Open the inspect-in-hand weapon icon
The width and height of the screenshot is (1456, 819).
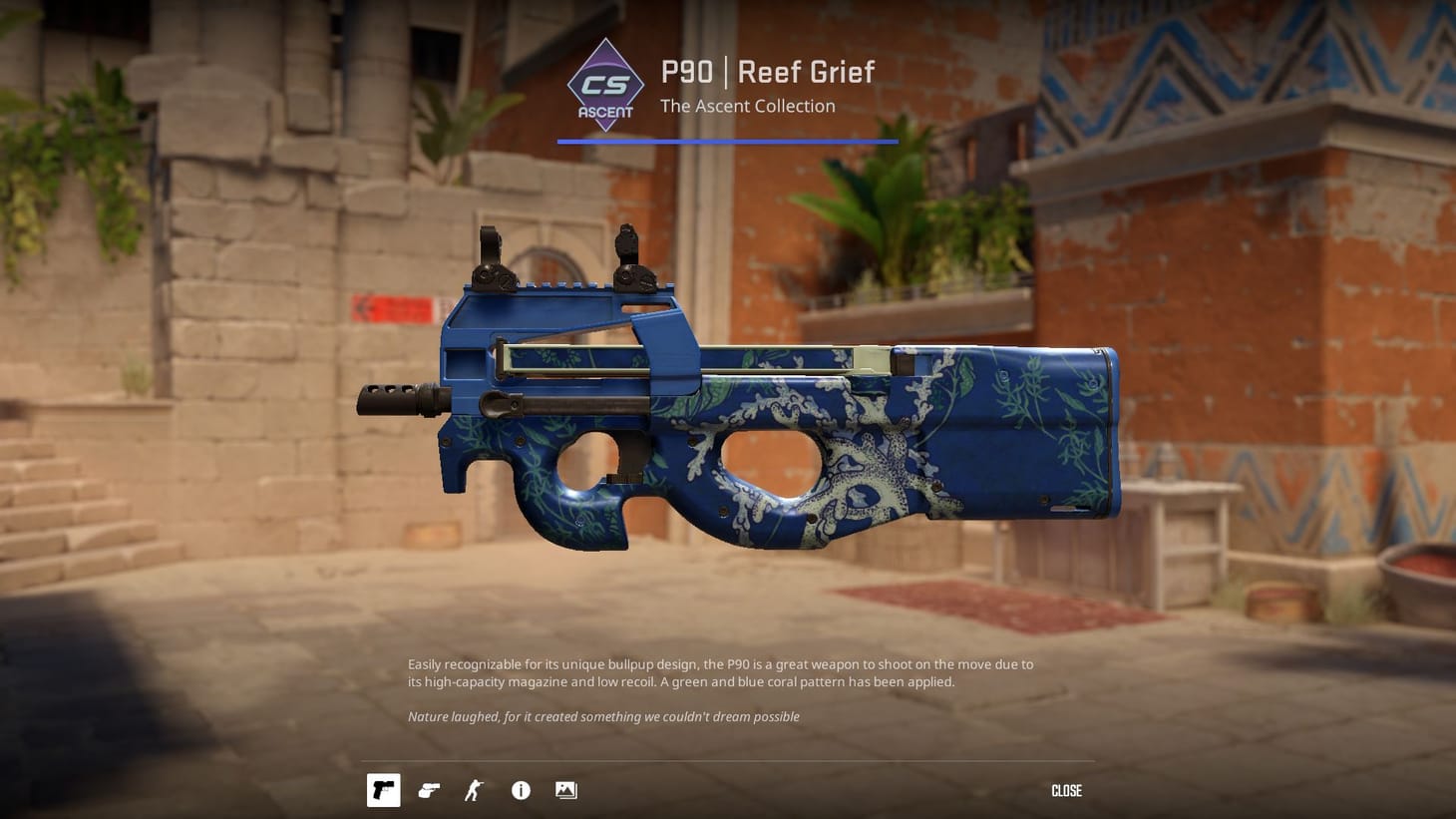pos(429,790)
